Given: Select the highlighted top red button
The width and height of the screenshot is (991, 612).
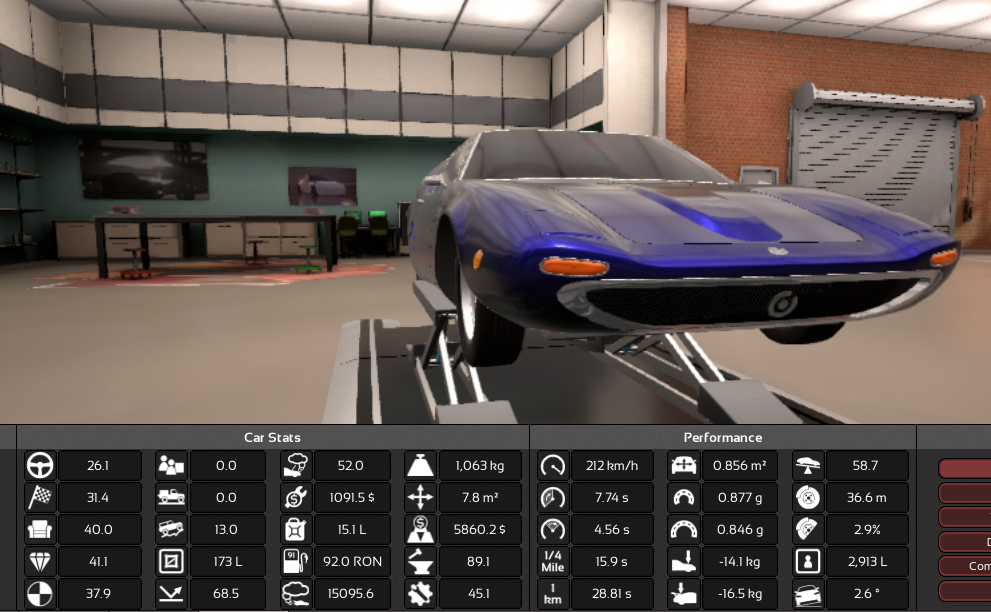Looking at the screenshot, I should point(966,468).
